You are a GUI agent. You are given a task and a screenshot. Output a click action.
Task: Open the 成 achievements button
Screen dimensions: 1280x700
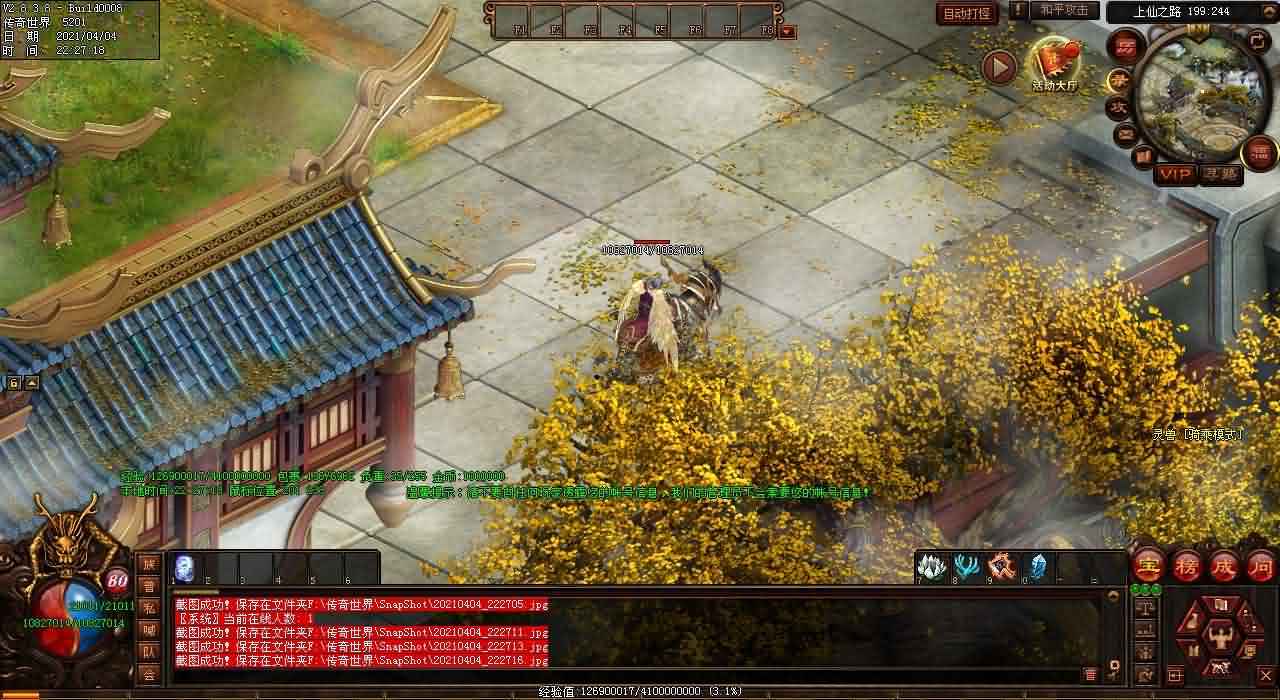click(1224, 565)
